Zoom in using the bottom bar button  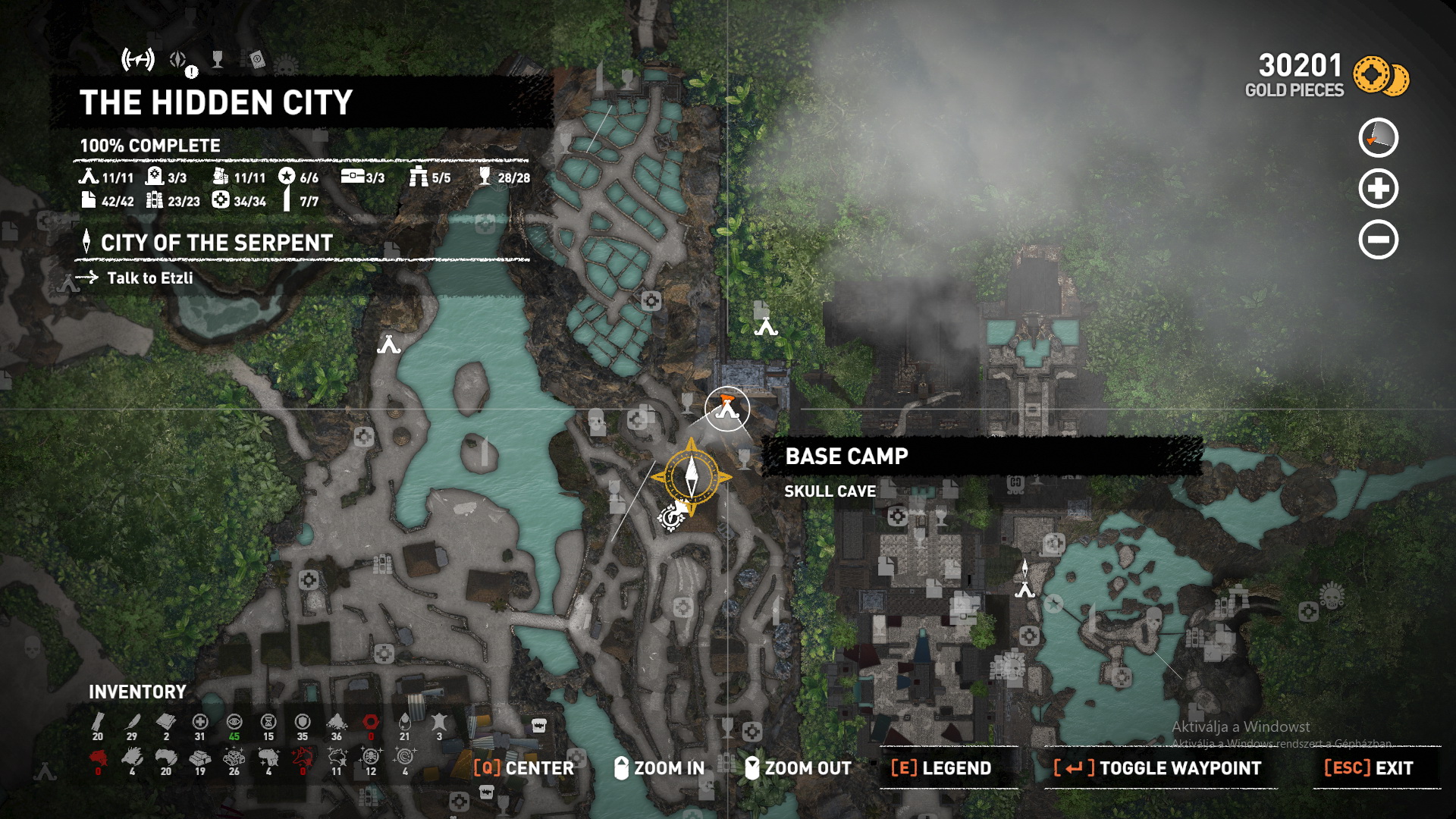pos(659,768)
